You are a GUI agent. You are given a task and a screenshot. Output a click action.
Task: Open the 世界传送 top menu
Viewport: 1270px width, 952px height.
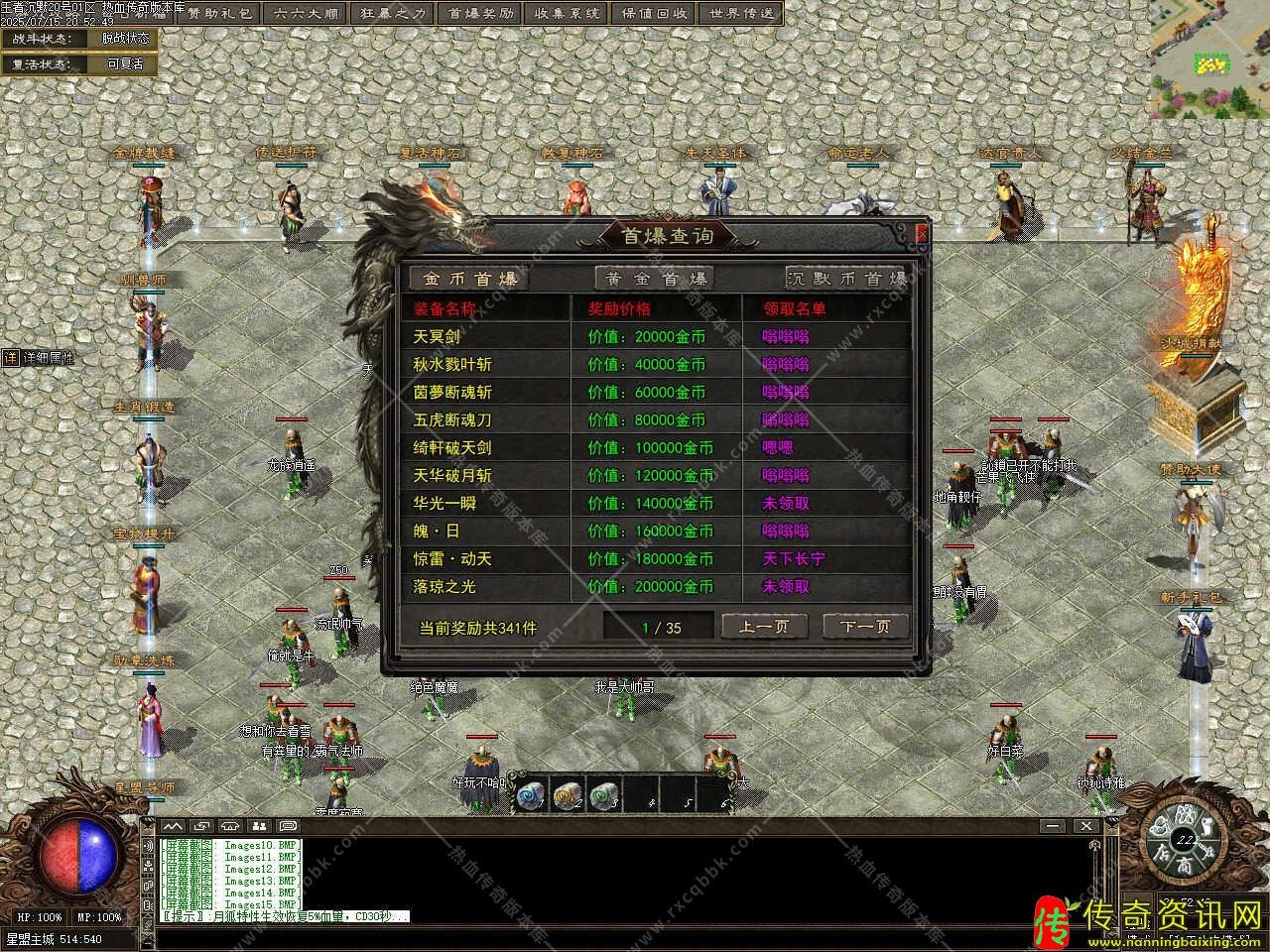(x=740, y=14)
